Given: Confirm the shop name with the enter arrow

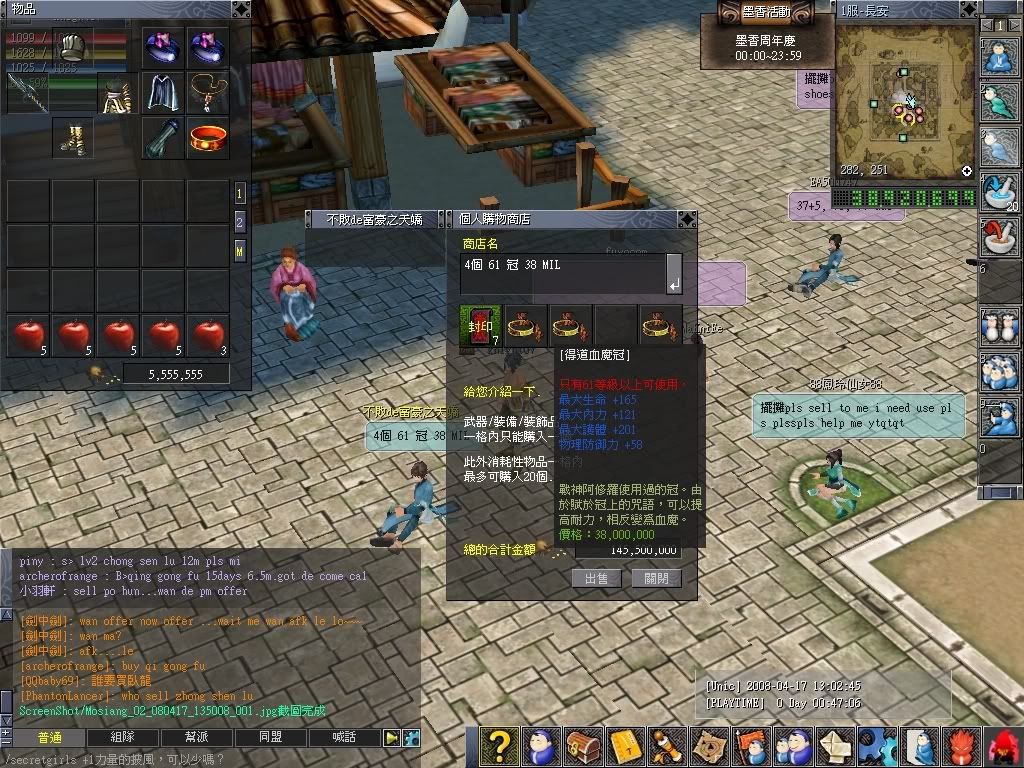Looking at the screenshot, I should pos(674,286).
